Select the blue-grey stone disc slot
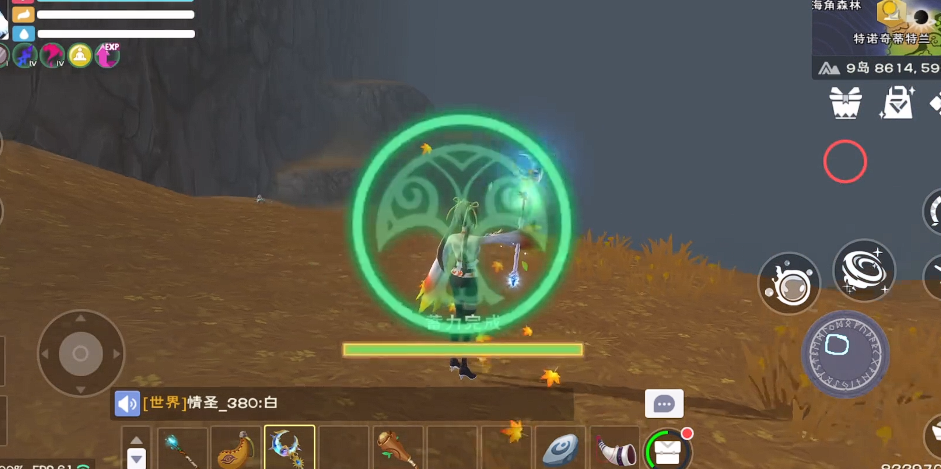Screen dimensions: 941x469 560,448
